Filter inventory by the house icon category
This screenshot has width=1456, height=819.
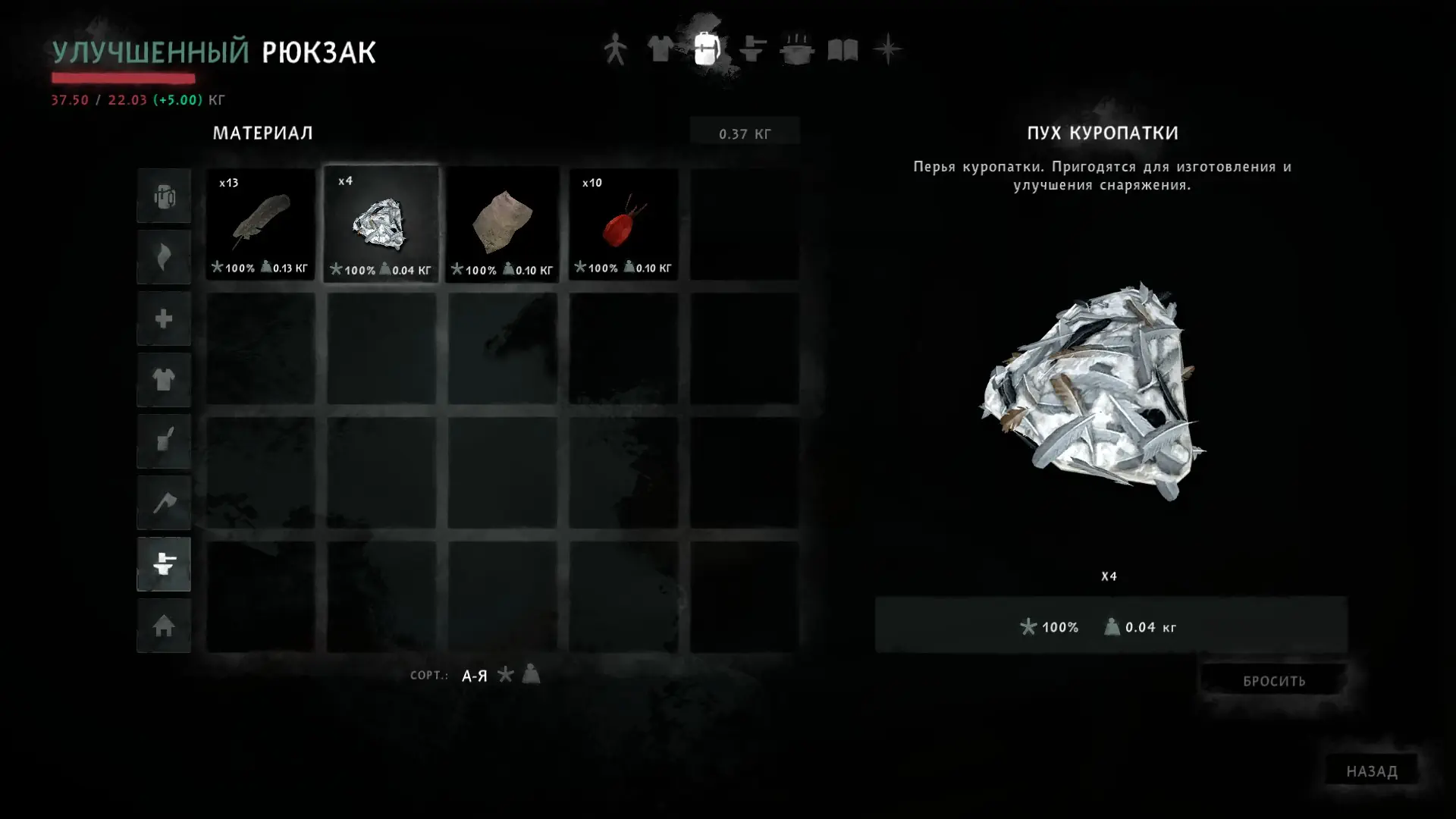(x=164, y=626)
